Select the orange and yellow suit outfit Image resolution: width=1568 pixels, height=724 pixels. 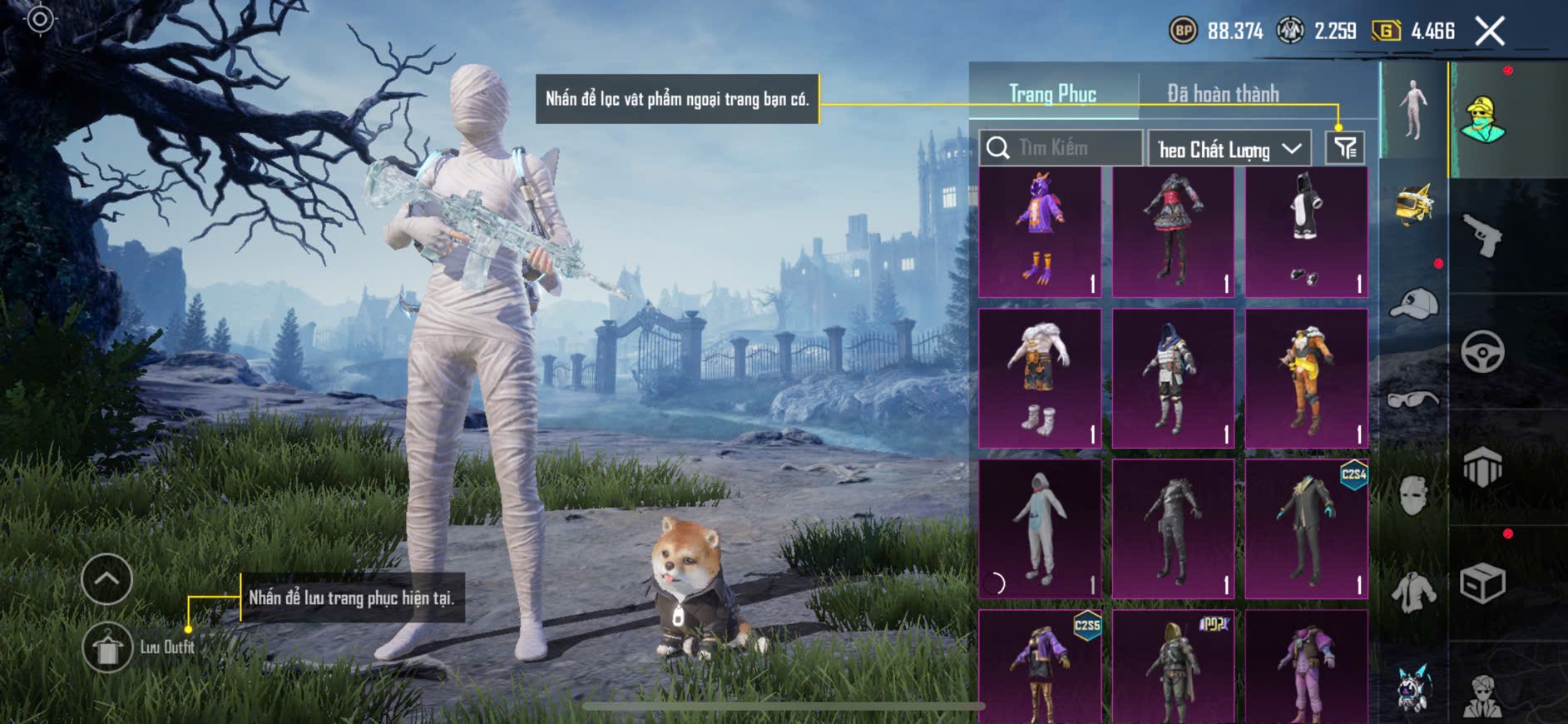coord(1306,379)
